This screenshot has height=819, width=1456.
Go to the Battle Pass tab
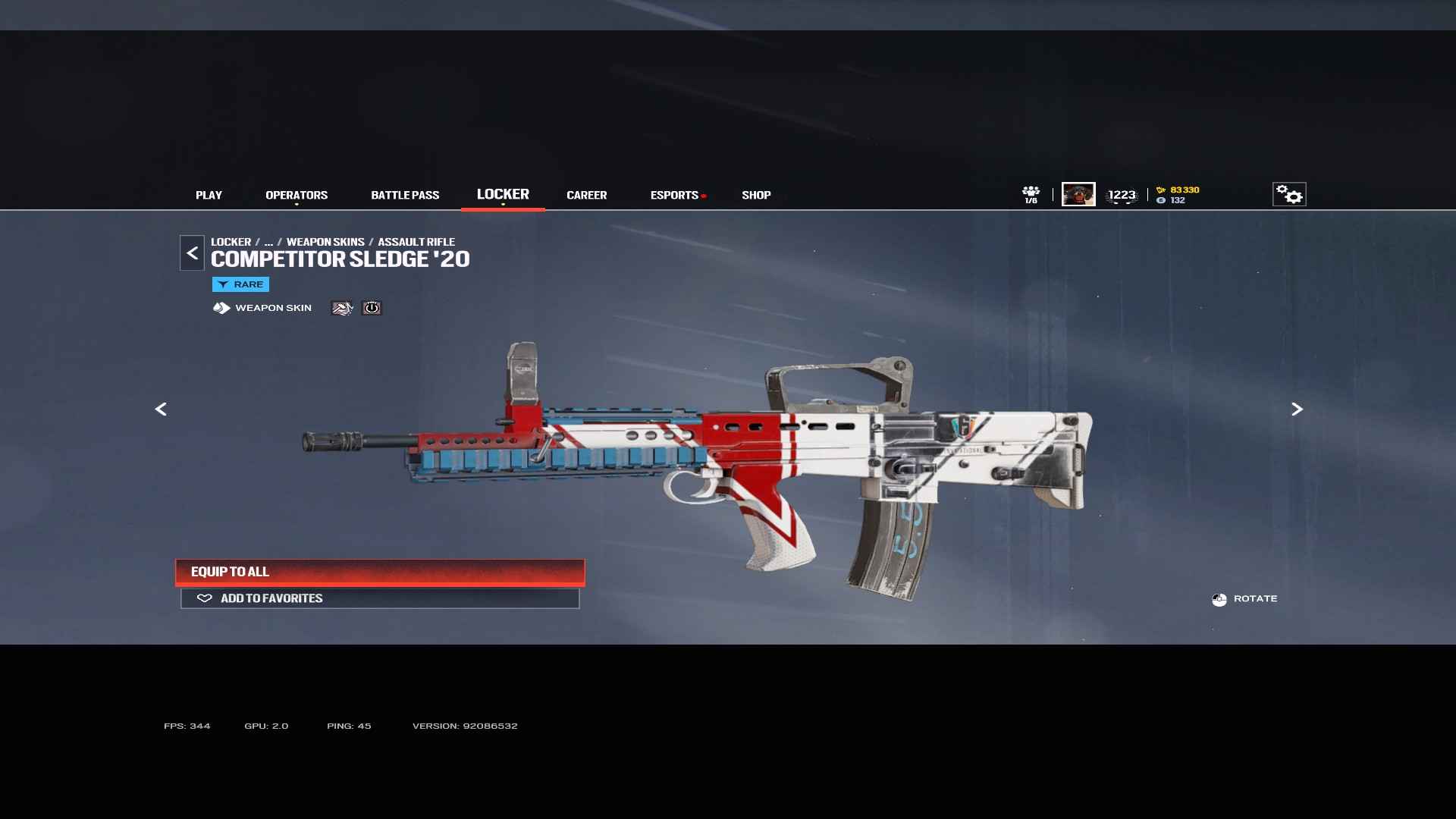(405, 195)
